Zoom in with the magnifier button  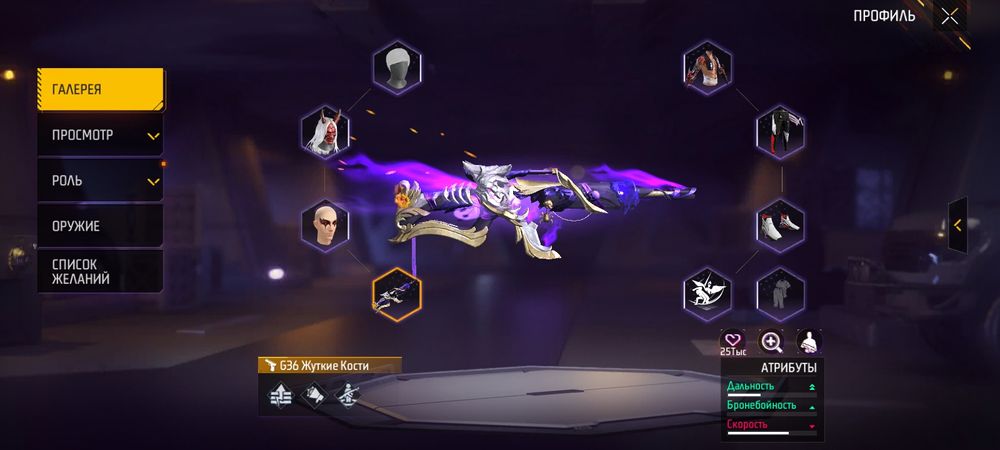pos(771,342)
